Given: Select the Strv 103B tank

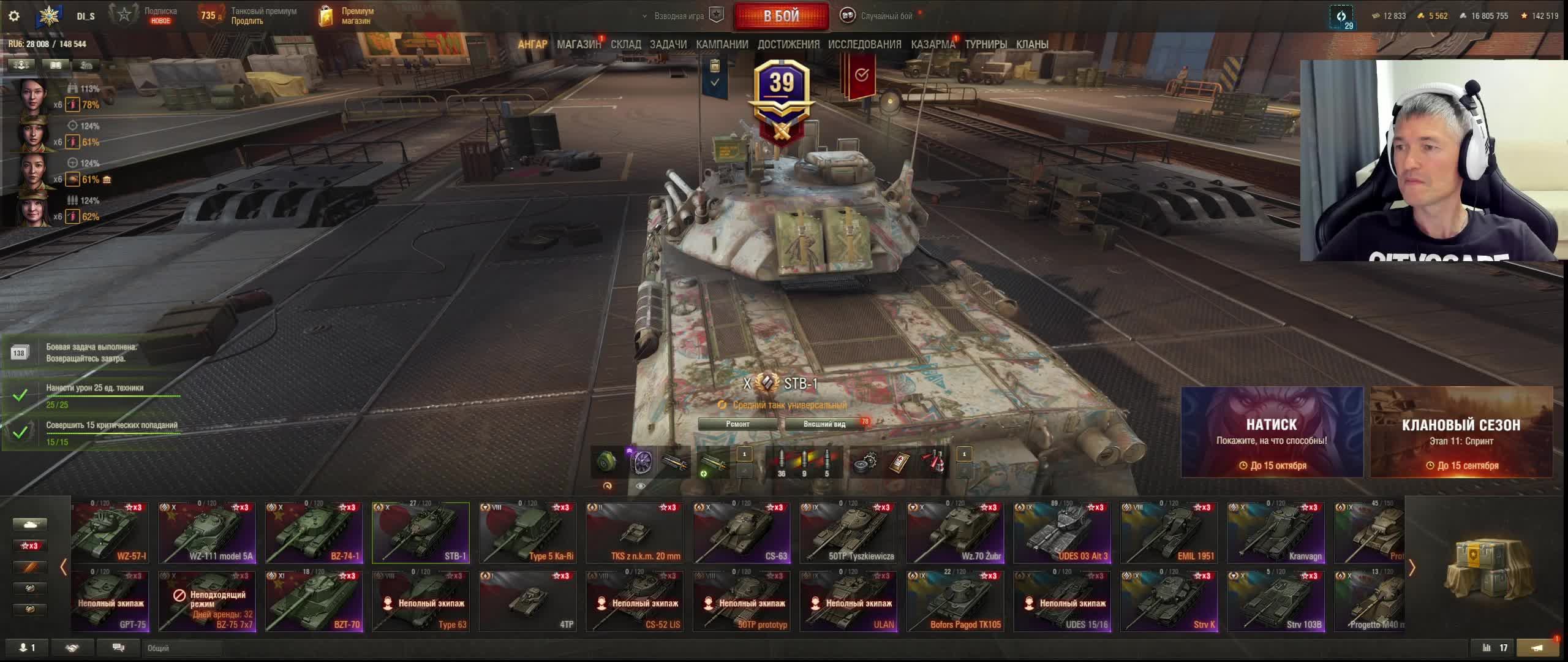Looking at the screenshot, I should 1276,601.
